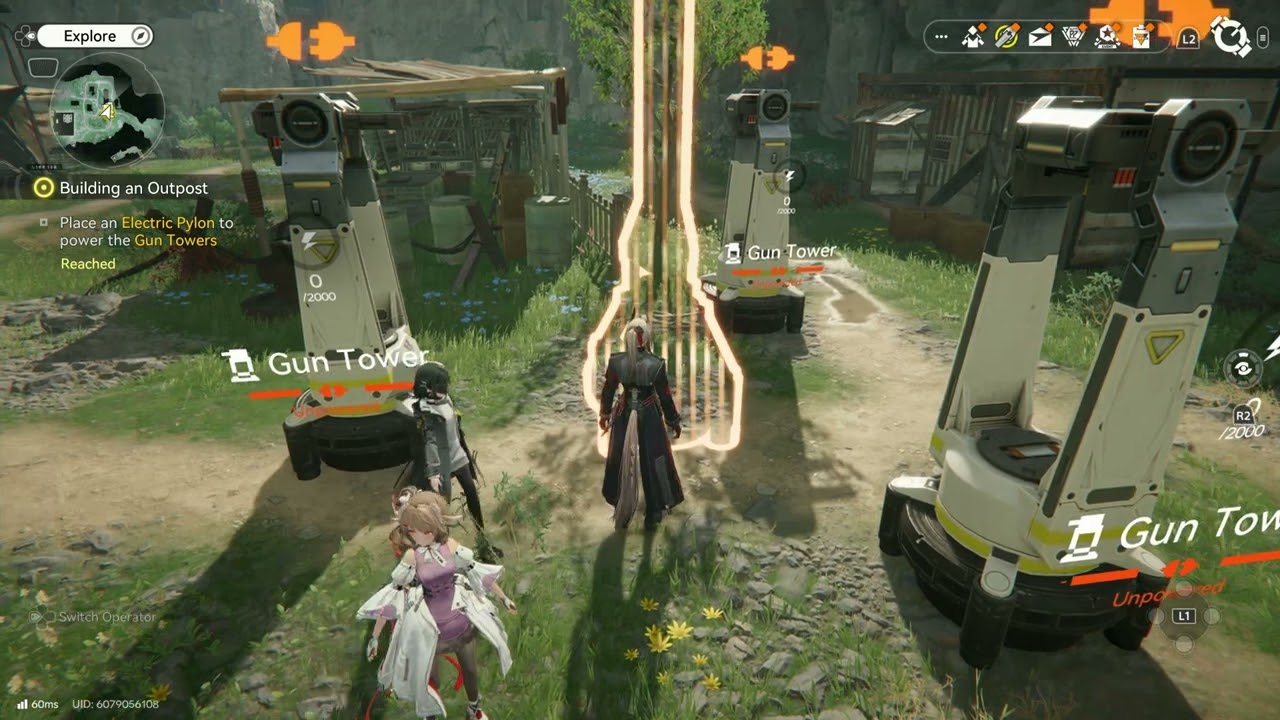Open the large circular ring menu icon

(1230, 38)
